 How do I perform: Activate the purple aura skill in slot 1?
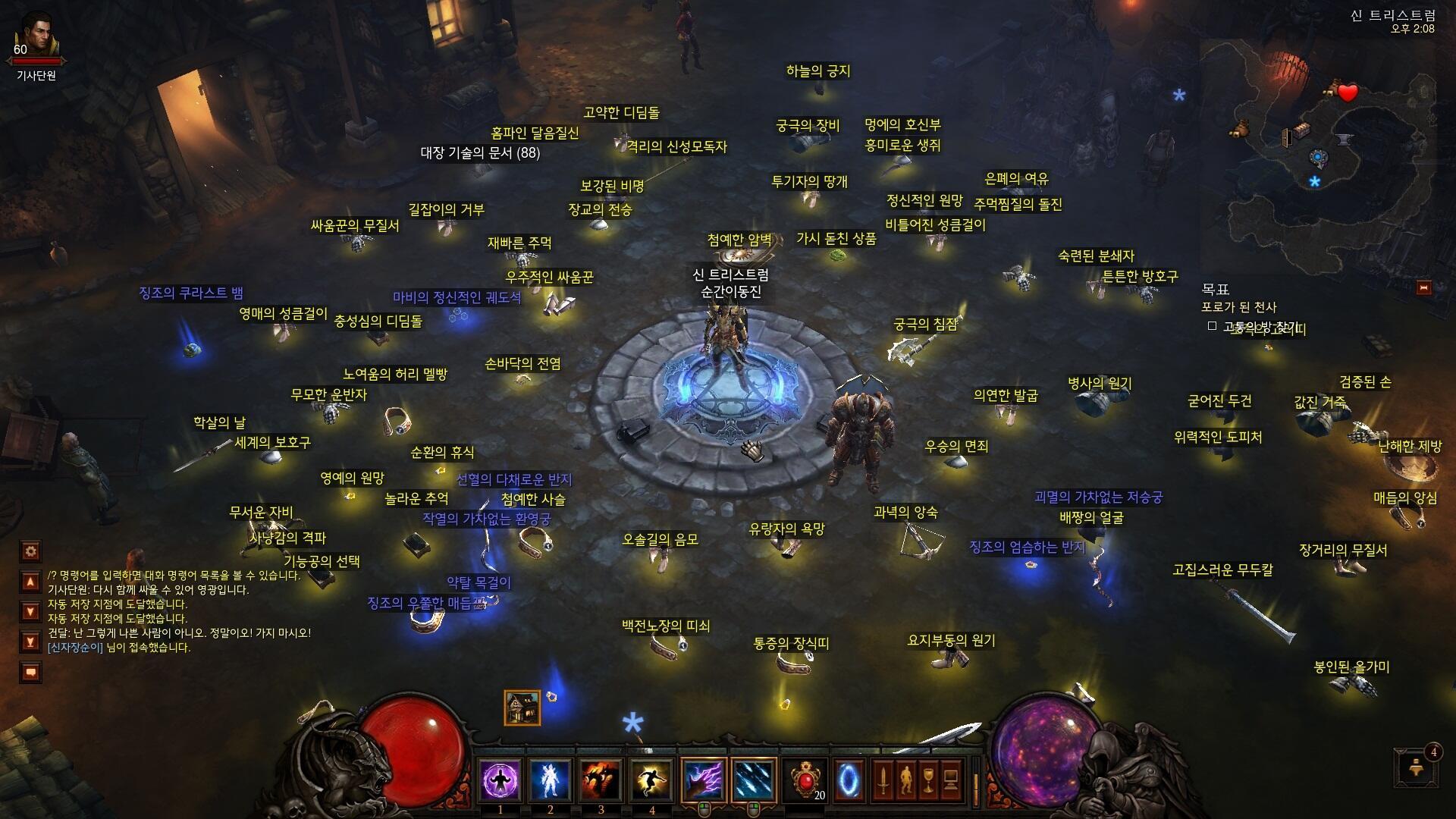(x=500, y=780)
